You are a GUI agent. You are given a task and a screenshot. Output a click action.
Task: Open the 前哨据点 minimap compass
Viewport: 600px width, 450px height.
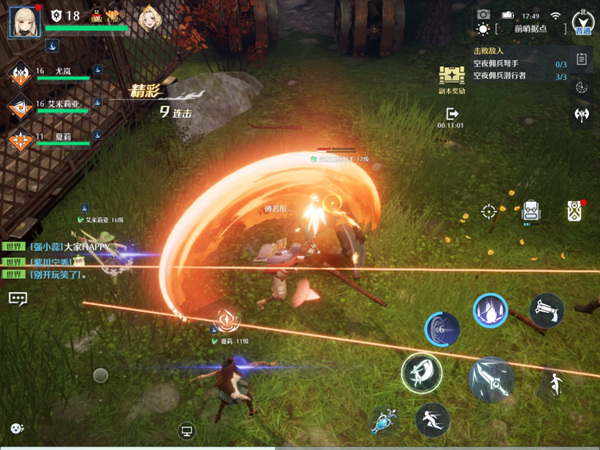coord(582,20)
